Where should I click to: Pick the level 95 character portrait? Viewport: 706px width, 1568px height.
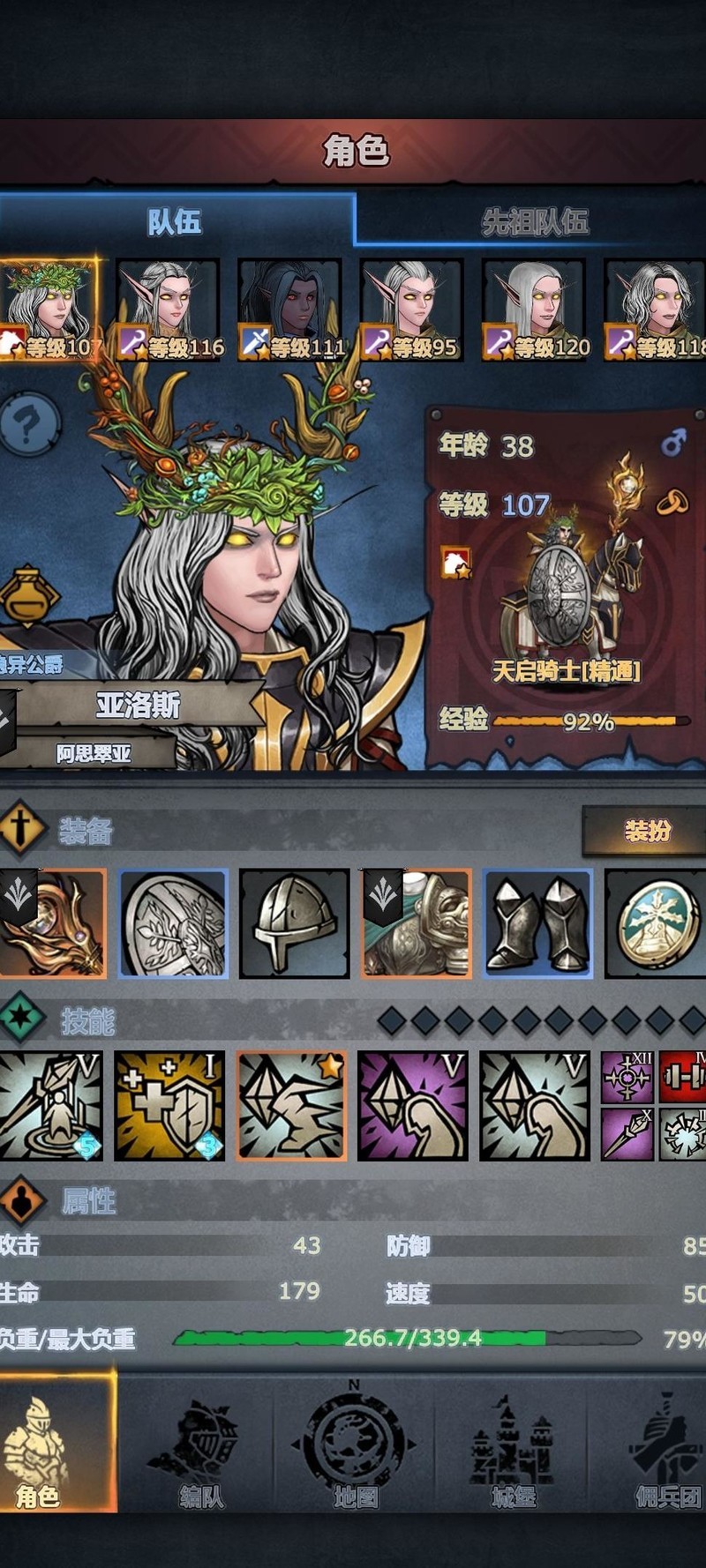click(x=412, y=309)
